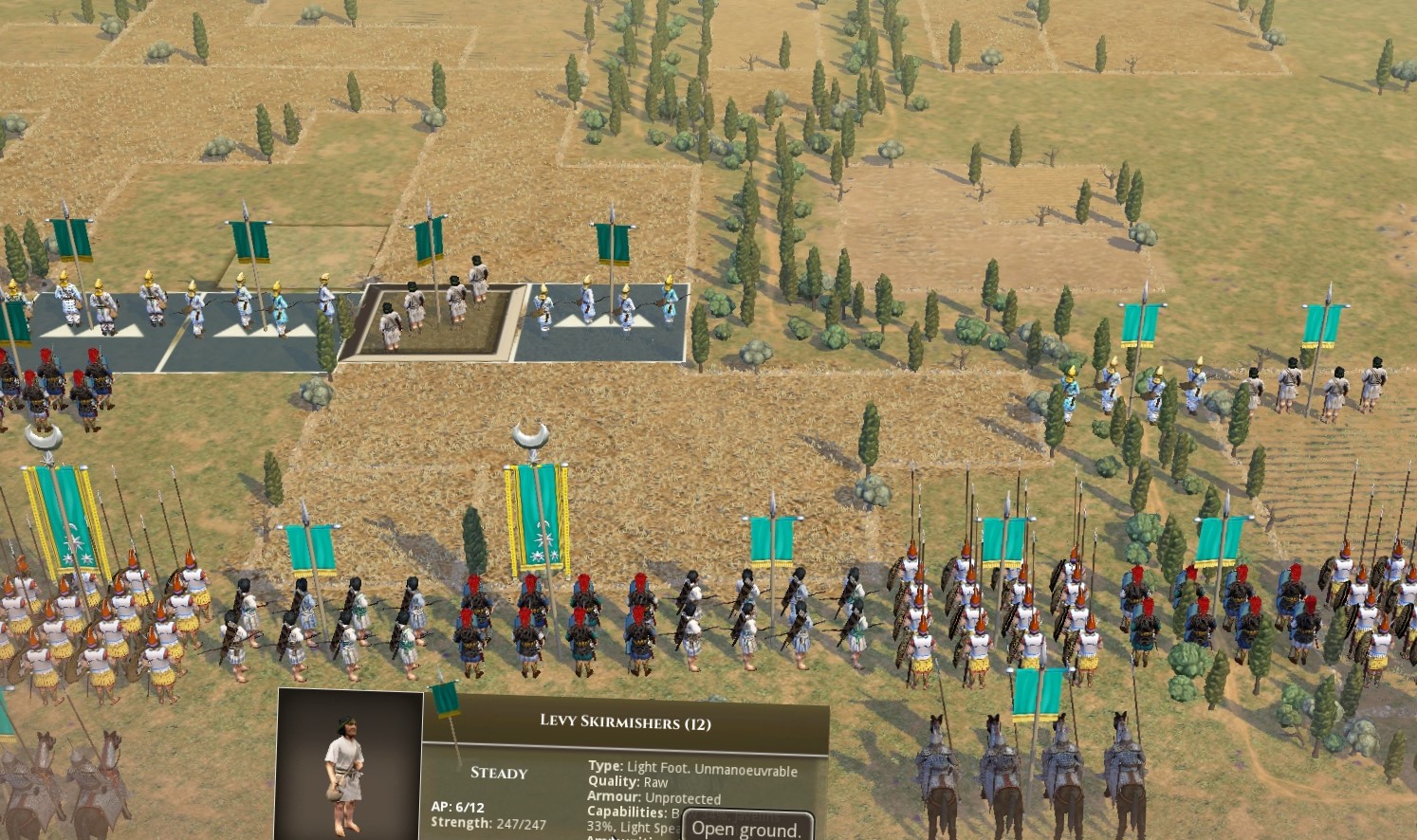Click the Levy Skirmishers portrait thumbnail

(x=349, y=764)
